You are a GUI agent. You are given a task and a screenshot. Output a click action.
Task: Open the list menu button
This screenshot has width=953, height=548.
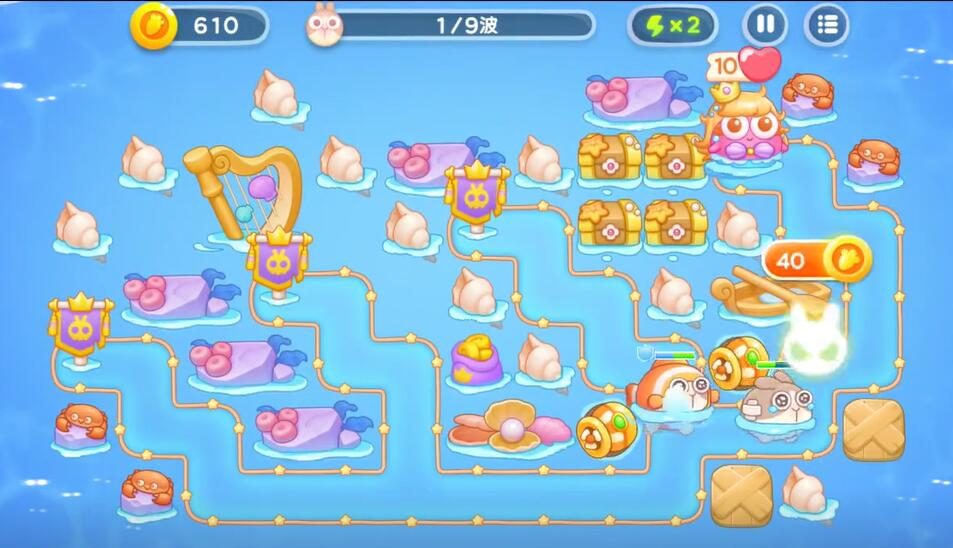click(826, 25)
